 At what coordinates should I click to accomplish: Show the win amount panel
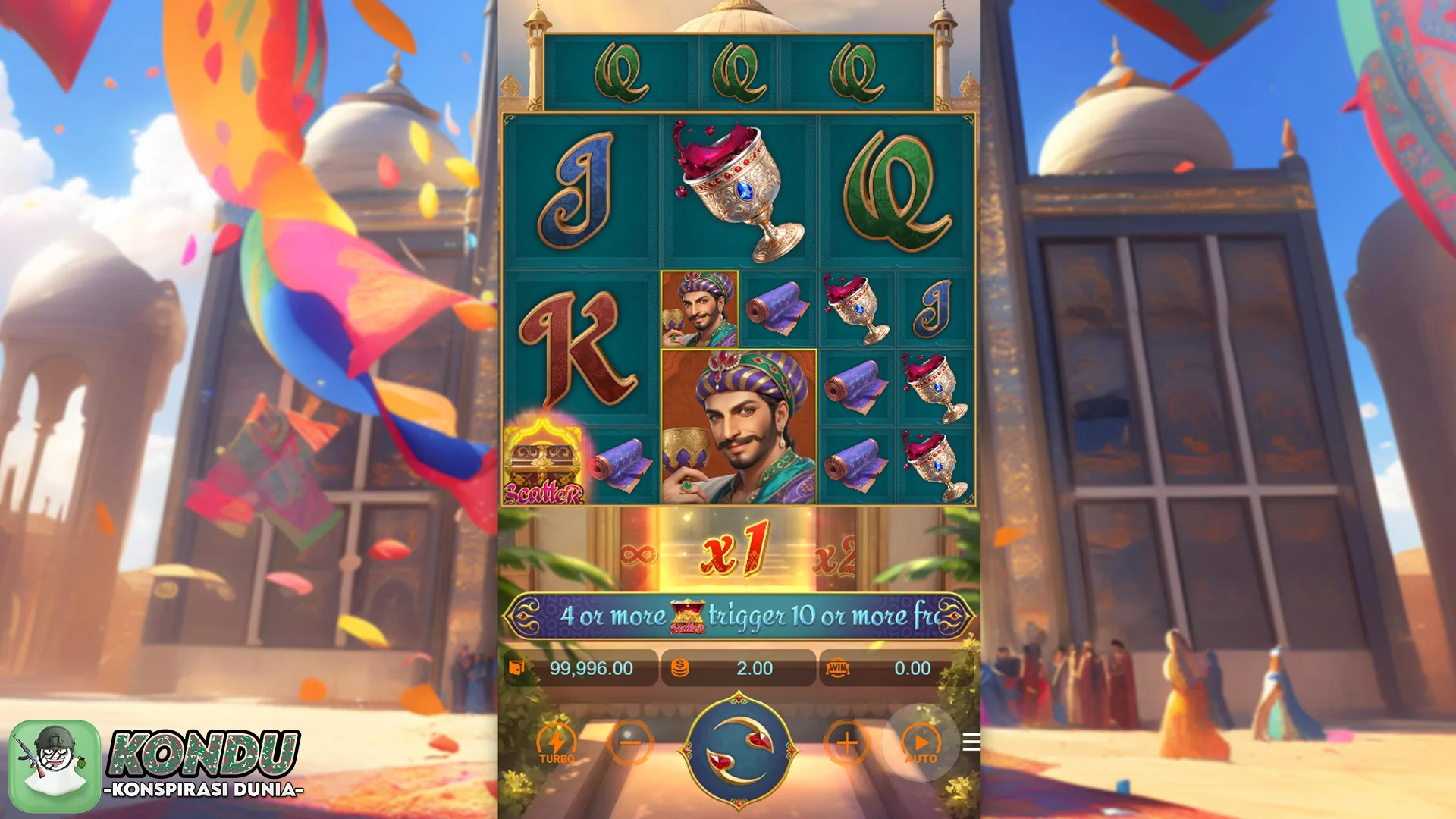point(895,668)
